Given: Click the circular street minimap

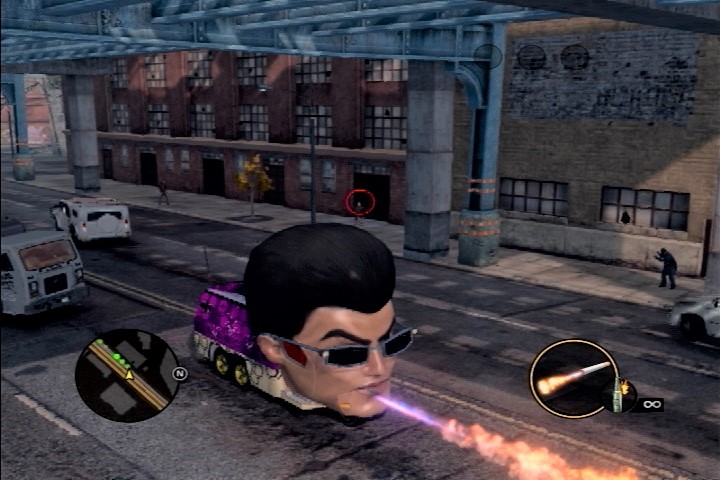Looking at the screenshot, I should pos(127,376).
